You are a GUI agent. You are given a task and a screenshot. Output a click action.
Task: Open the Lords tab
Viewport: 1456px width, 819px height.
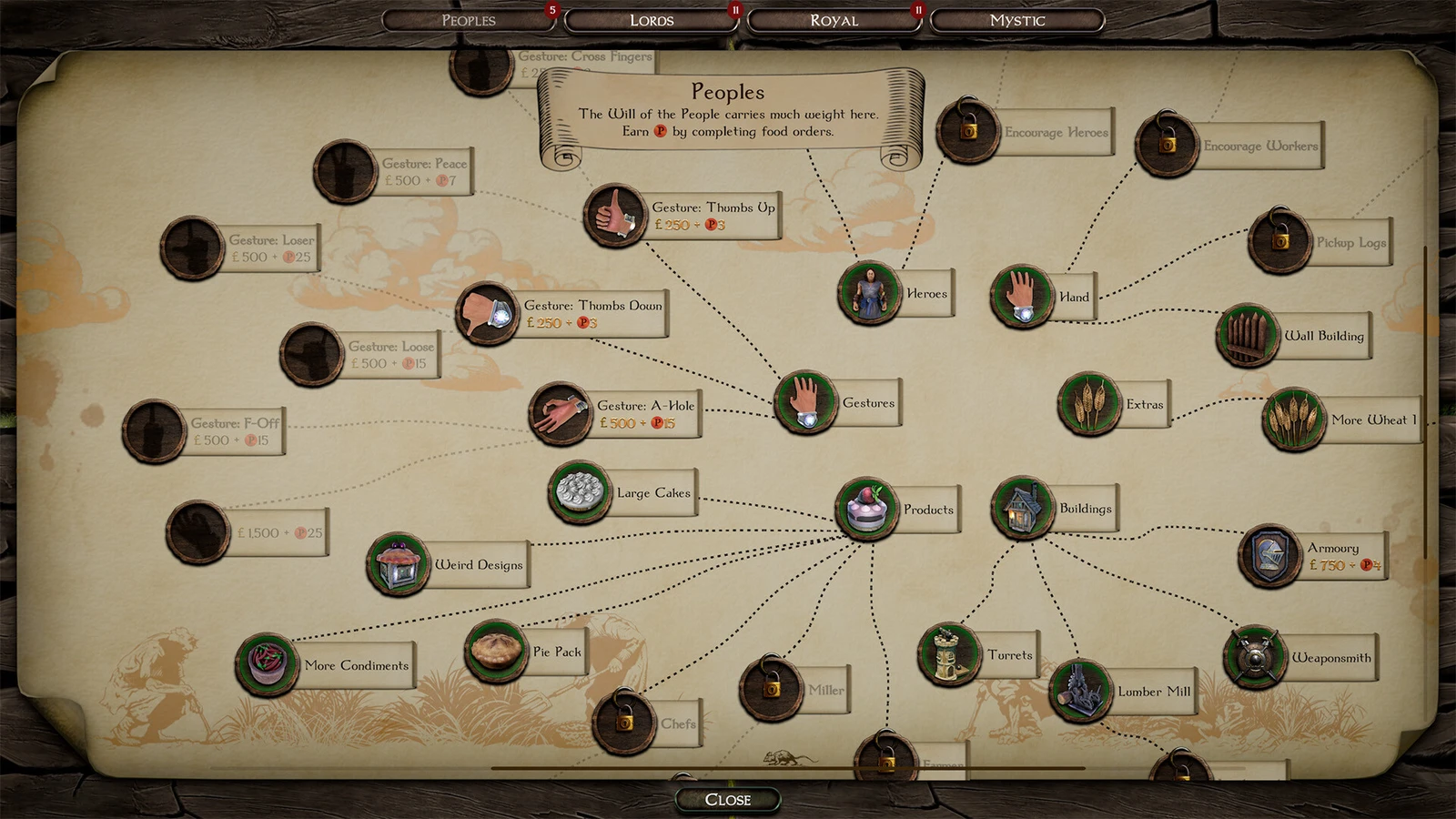(x=652, y=20)
